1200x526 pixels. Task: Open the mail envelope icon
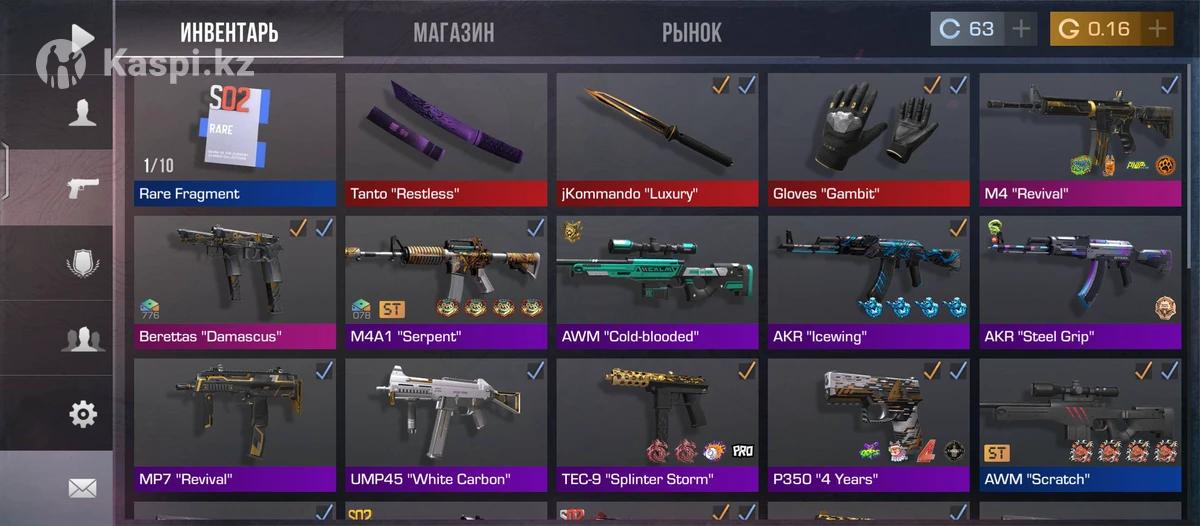(x=82, y=488)
